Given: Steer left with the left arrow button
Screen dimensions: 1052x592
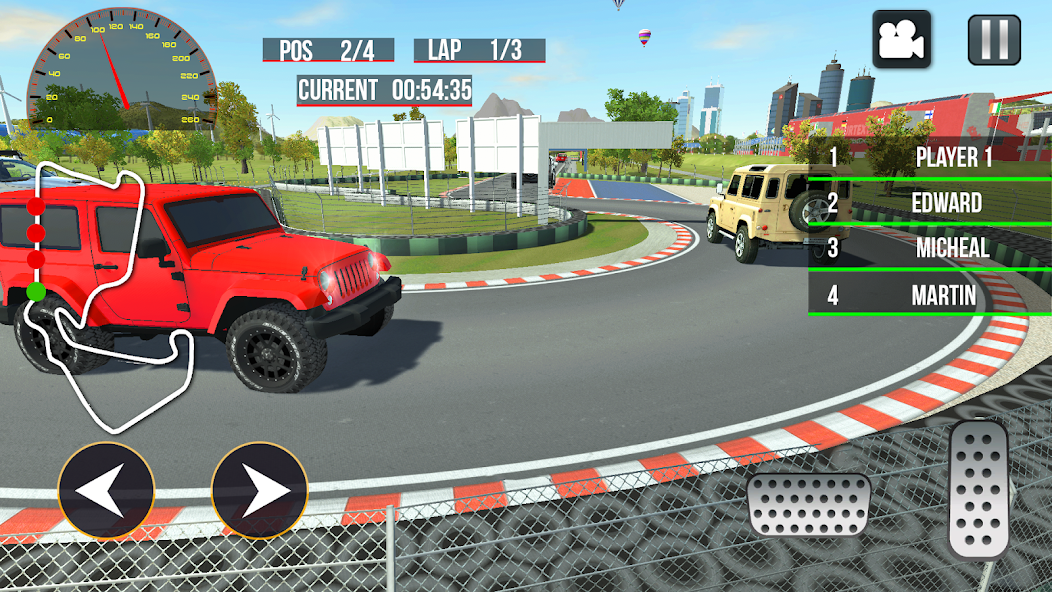Looking at the screenshot, I should pos(106,492).
